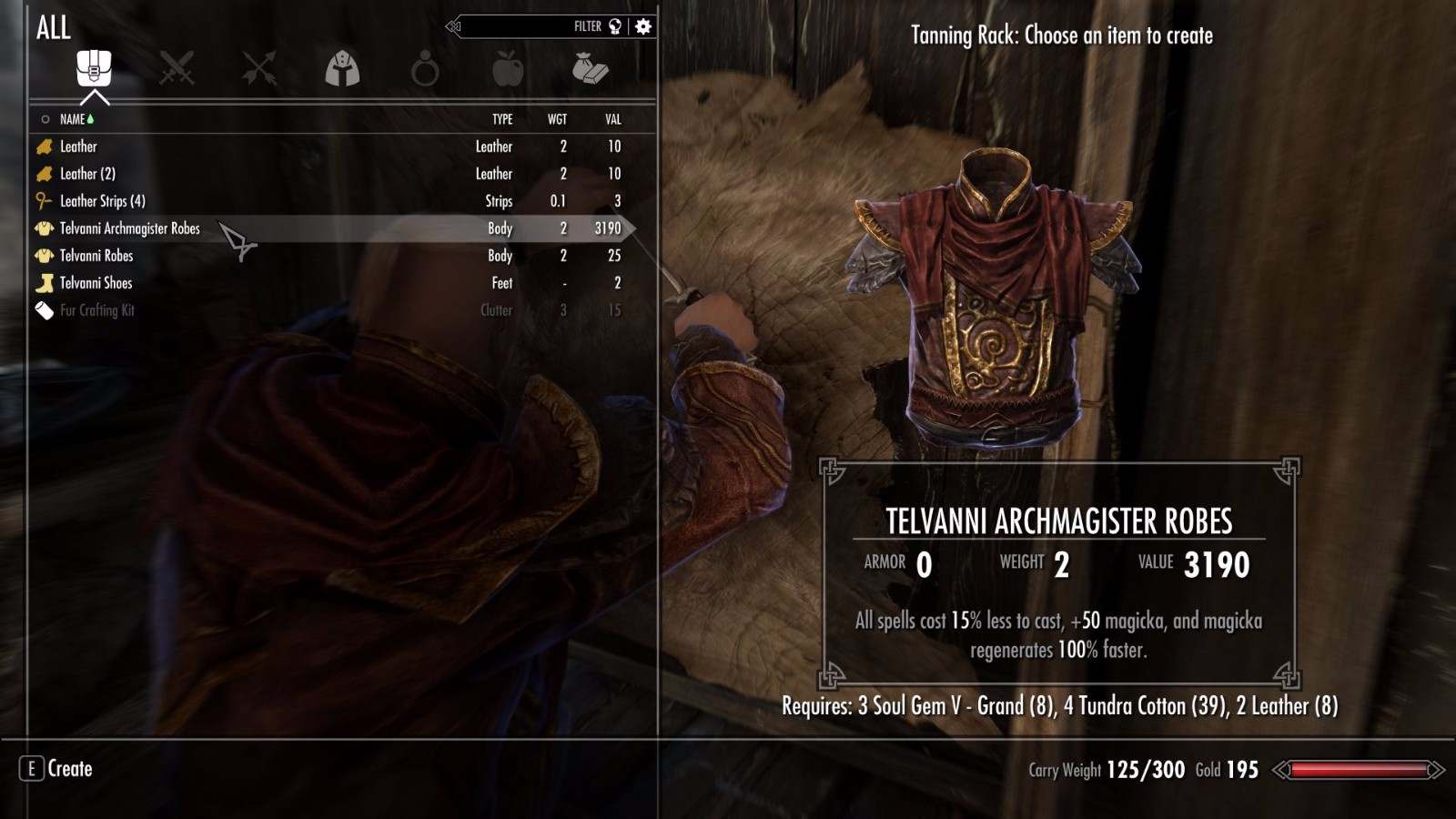1456x819 pixels.
Task: Select the Telvanni Archmagister Robes row
Action: point(130,228)
